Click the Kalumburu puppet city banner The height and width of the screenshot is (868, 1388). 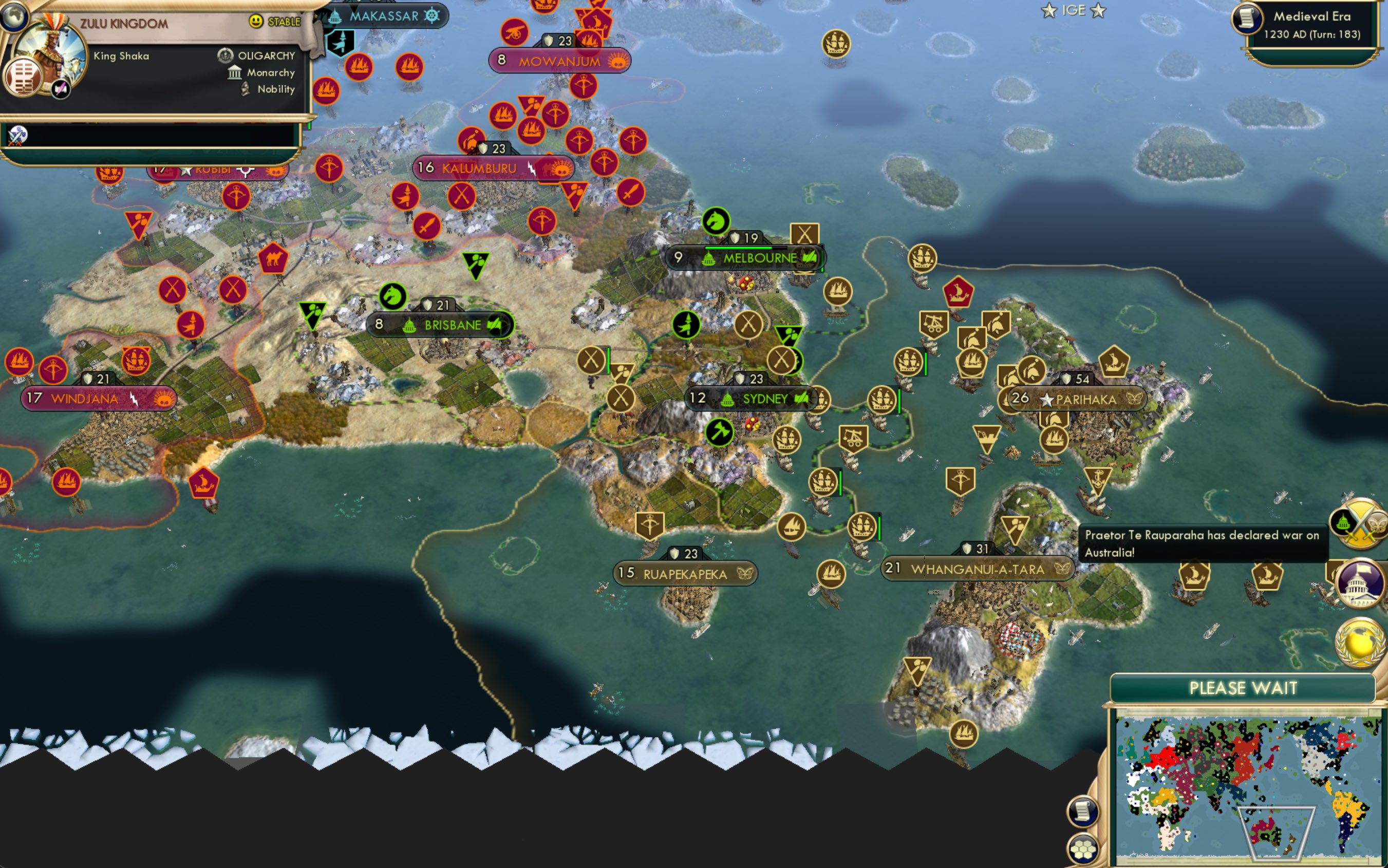(491, 167)
